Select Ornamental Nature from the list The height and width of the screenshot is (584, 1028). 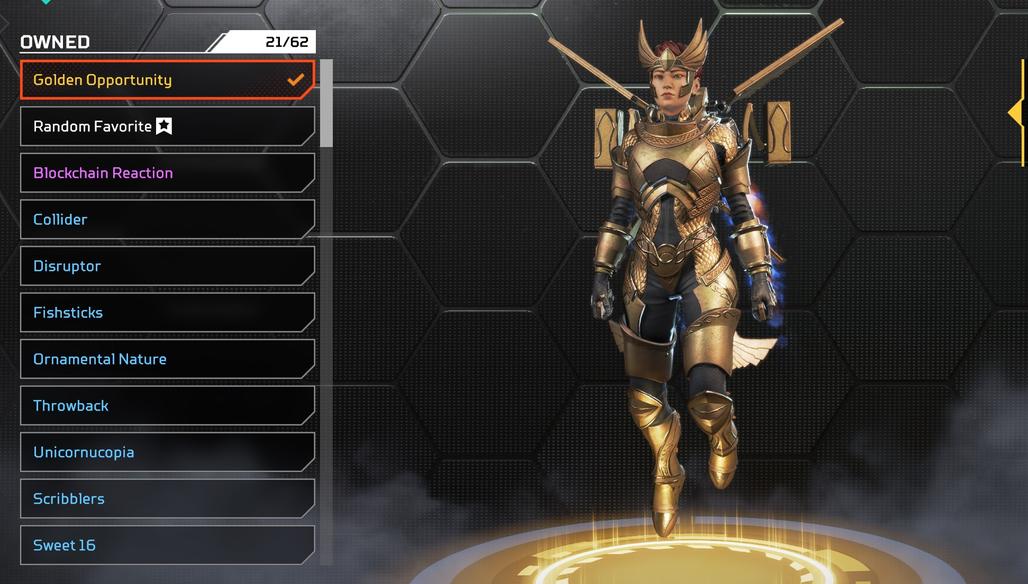(x=167, y=359)
